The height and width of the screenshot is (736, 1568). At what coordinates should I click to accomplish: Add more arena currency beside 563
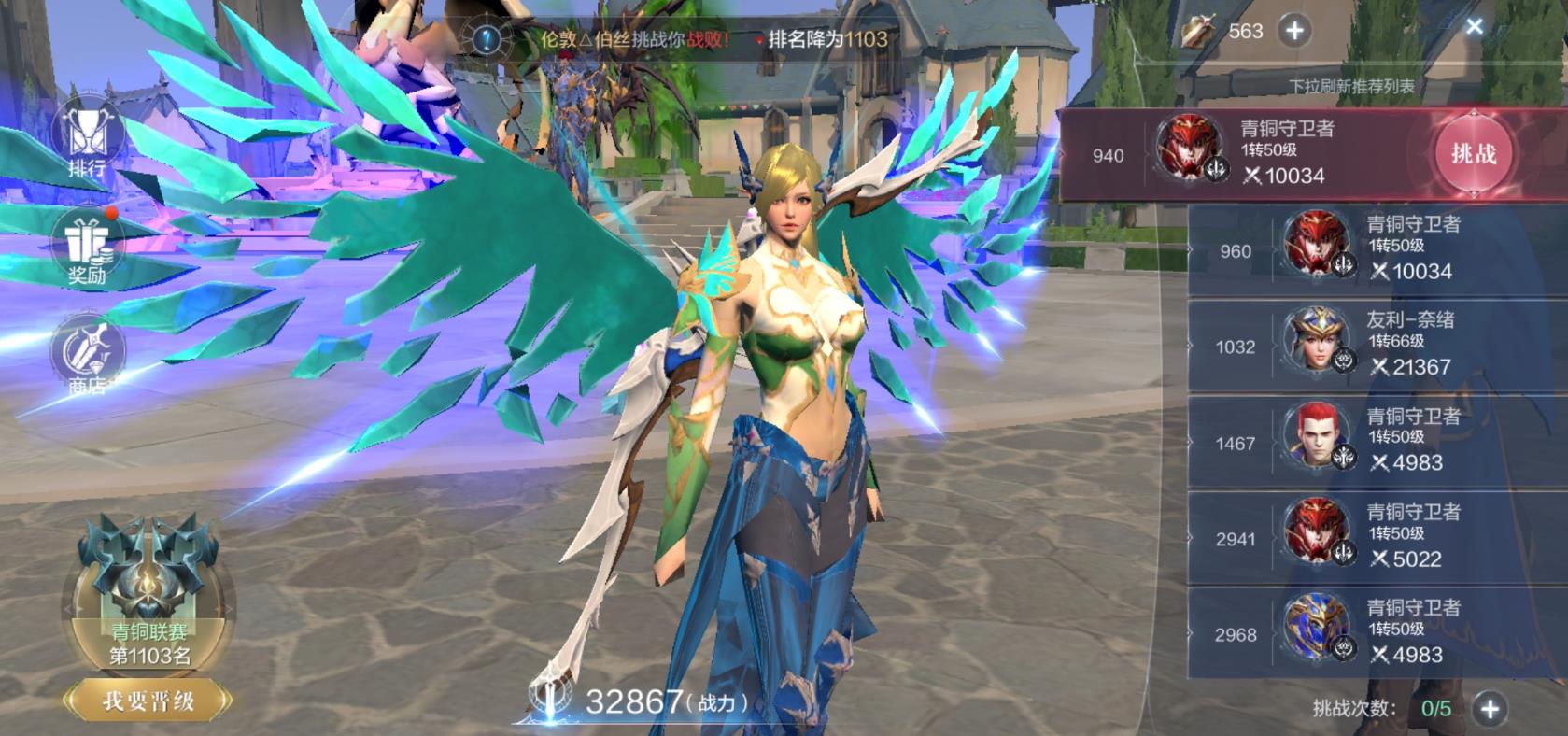1294,31
